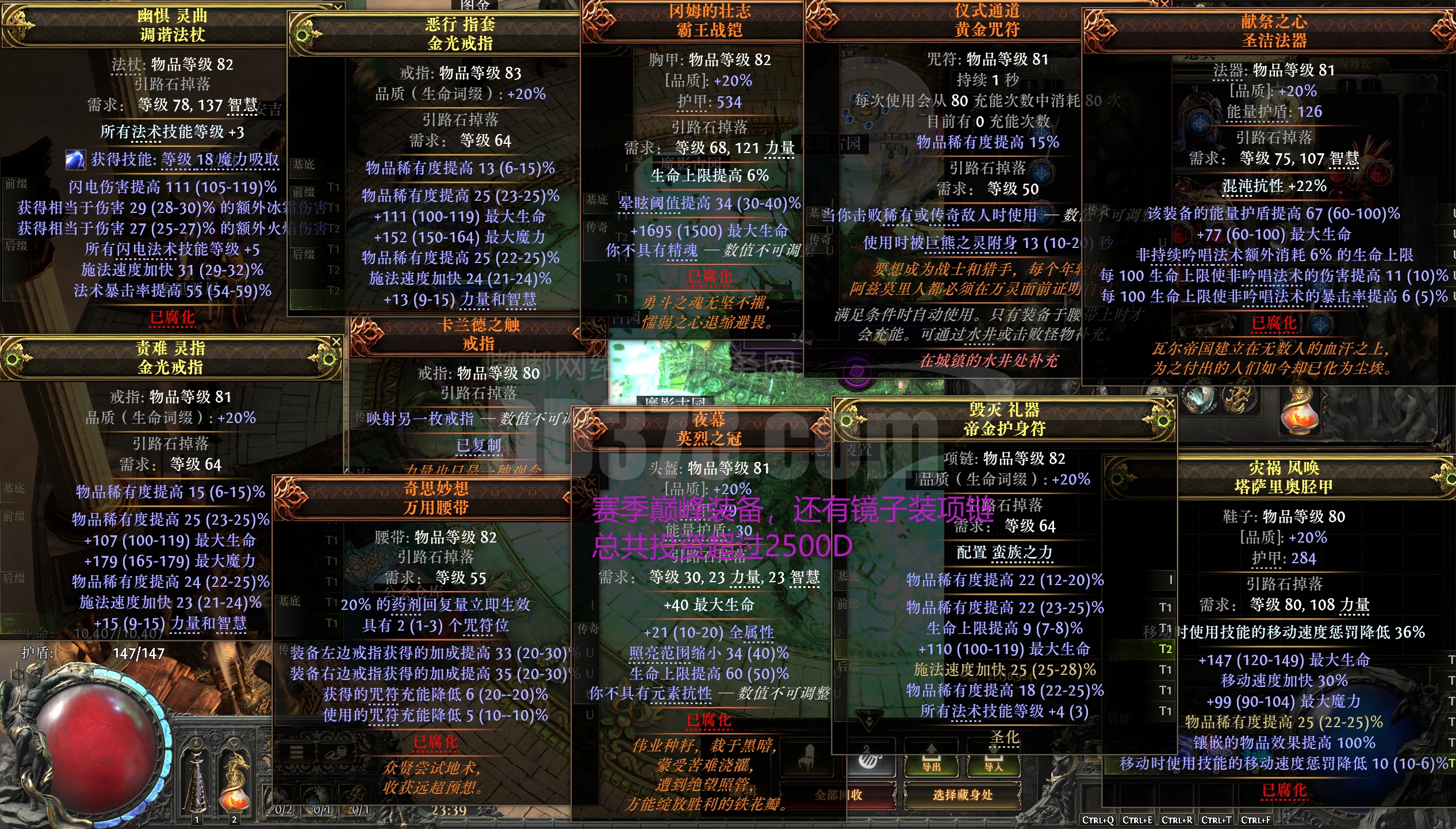Viewport: 1456px width, 829px height.
Task: Open the hamburger list icon near the stash
Action: point(296,752)
